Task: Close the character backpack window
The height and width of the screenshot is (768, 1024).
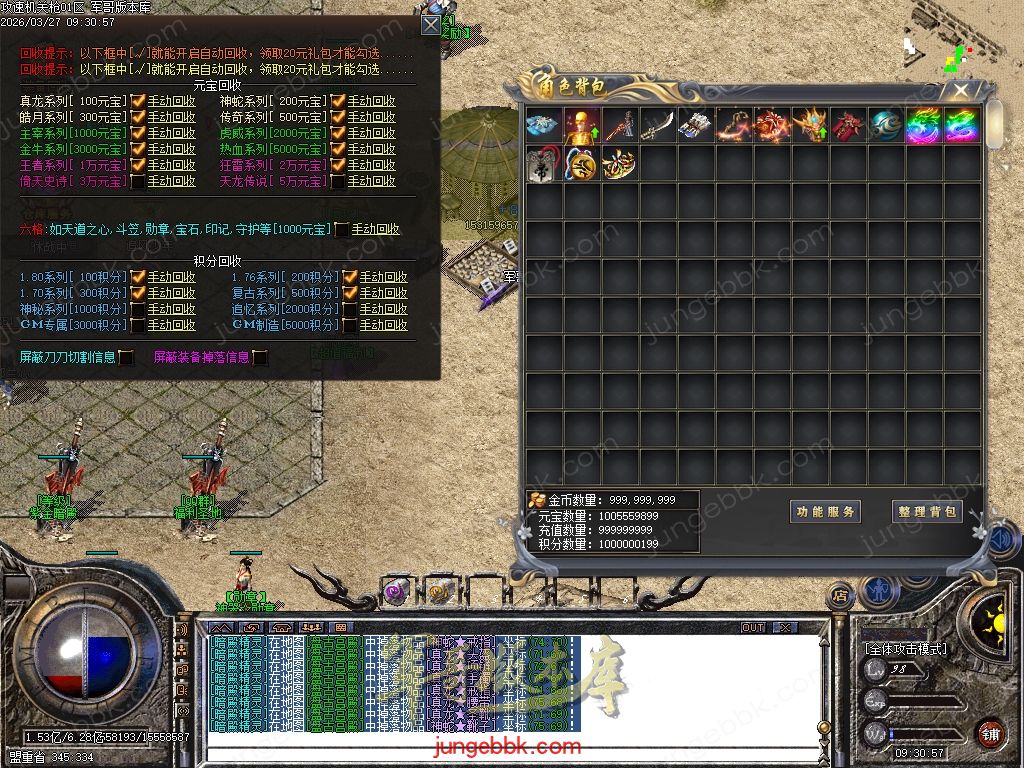Action: tap(961, 90)
